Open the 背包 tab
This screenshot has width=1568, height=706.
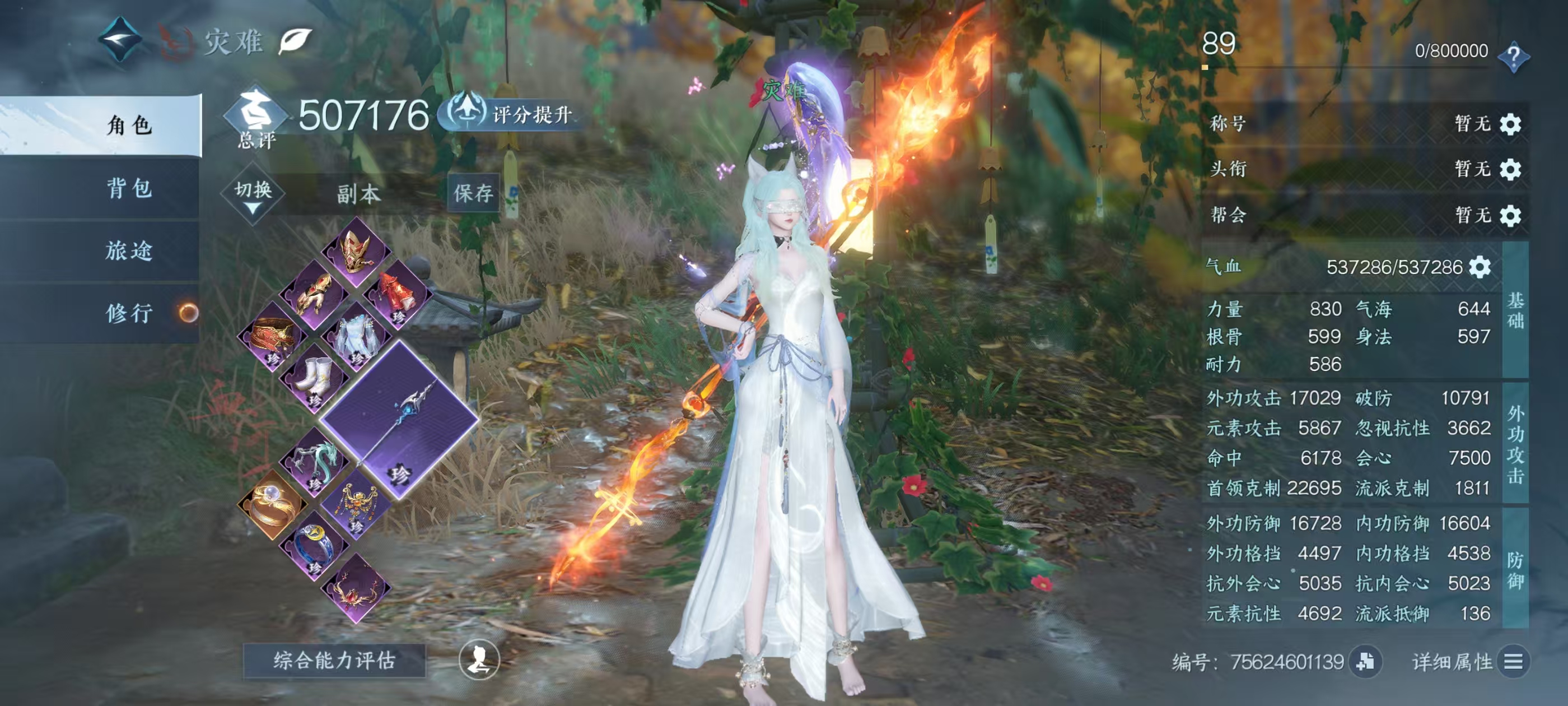(x=128, y=188)
